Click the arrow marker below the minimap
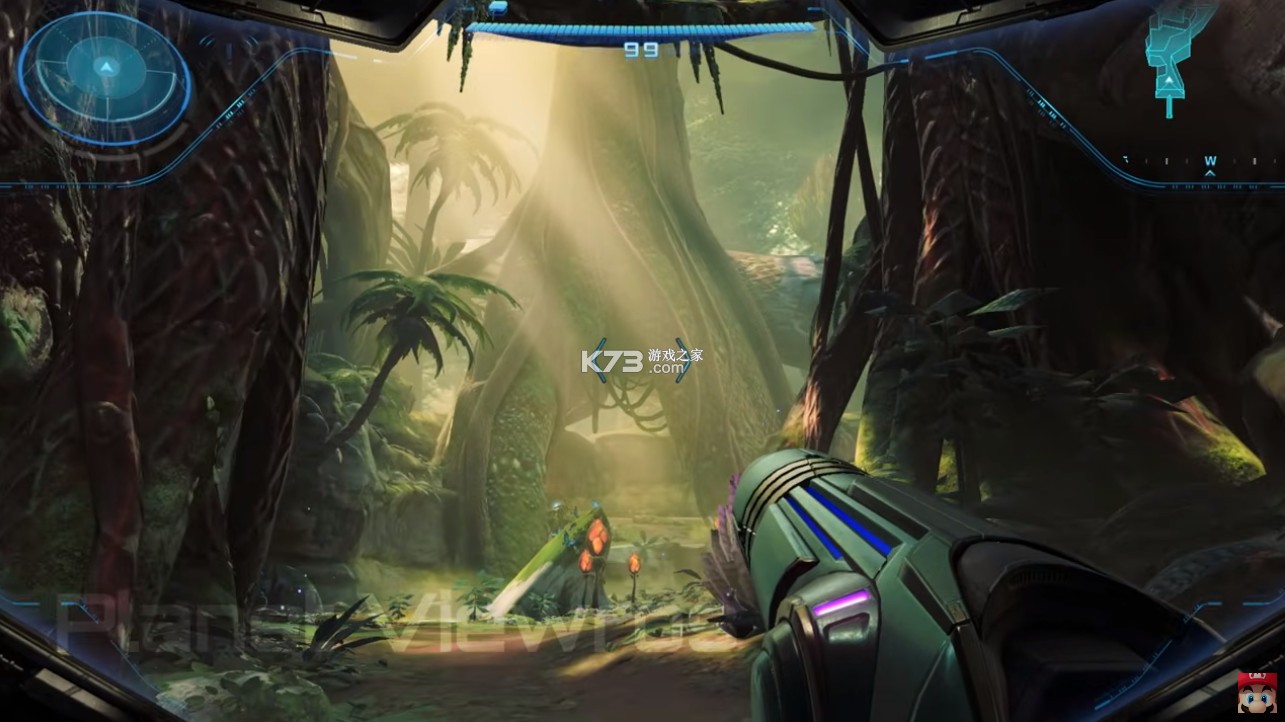The image size is (1285, 722). [x=1170, y=103]
